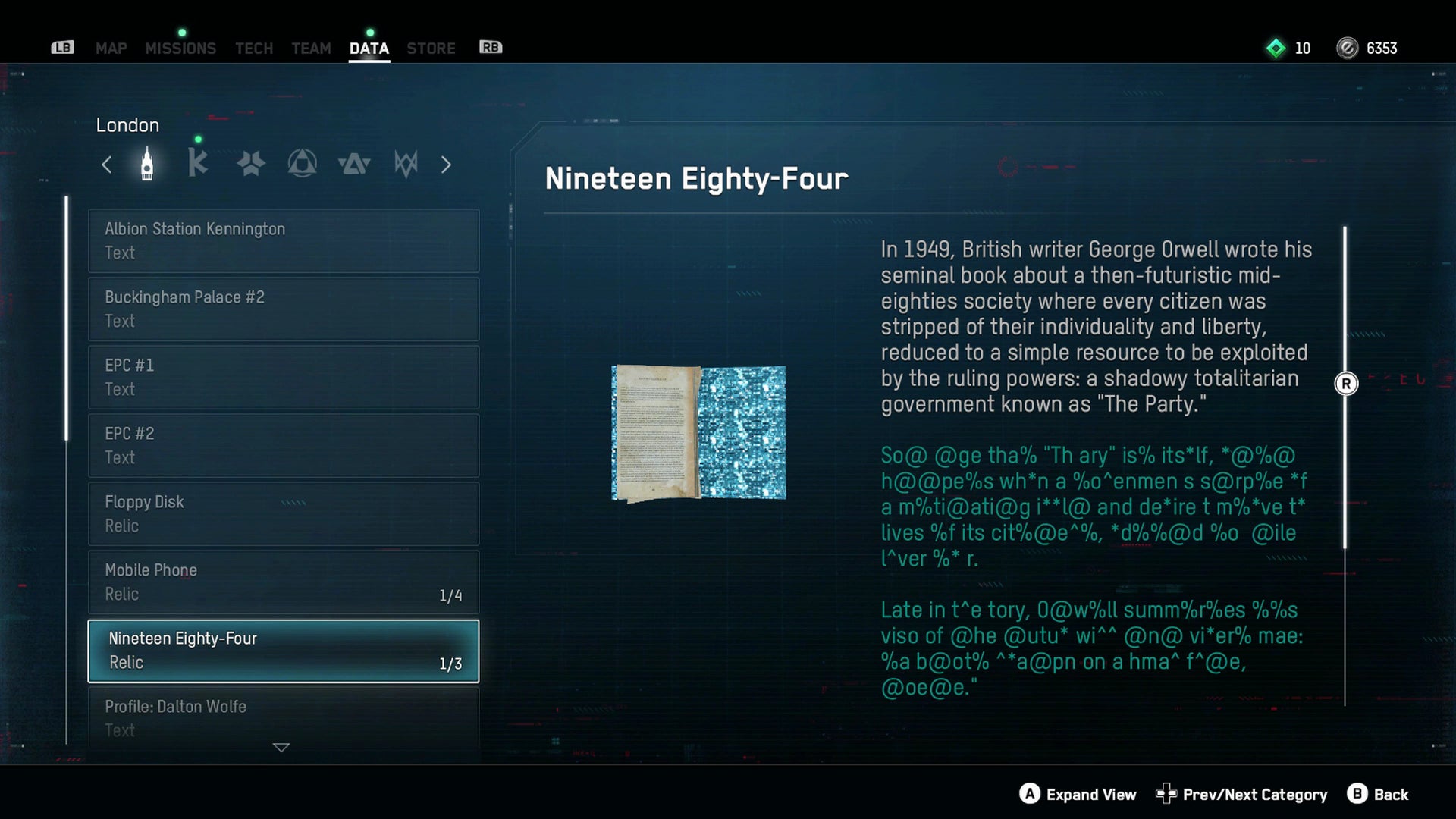1456x819 pixels.
Task: Click the LB bumper icon
Action: [63, 47]
